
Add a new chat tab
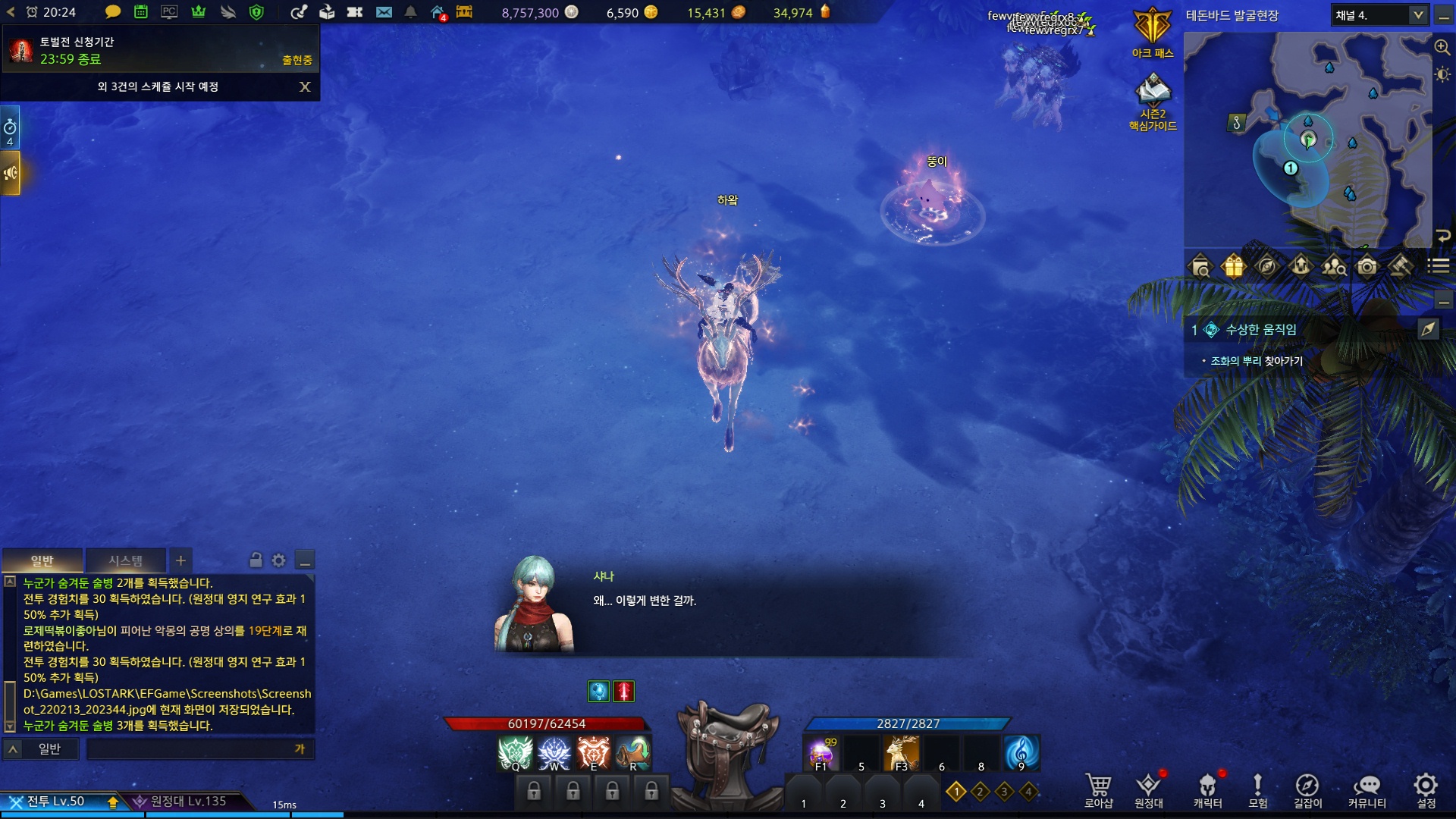(x=180, y=560)
